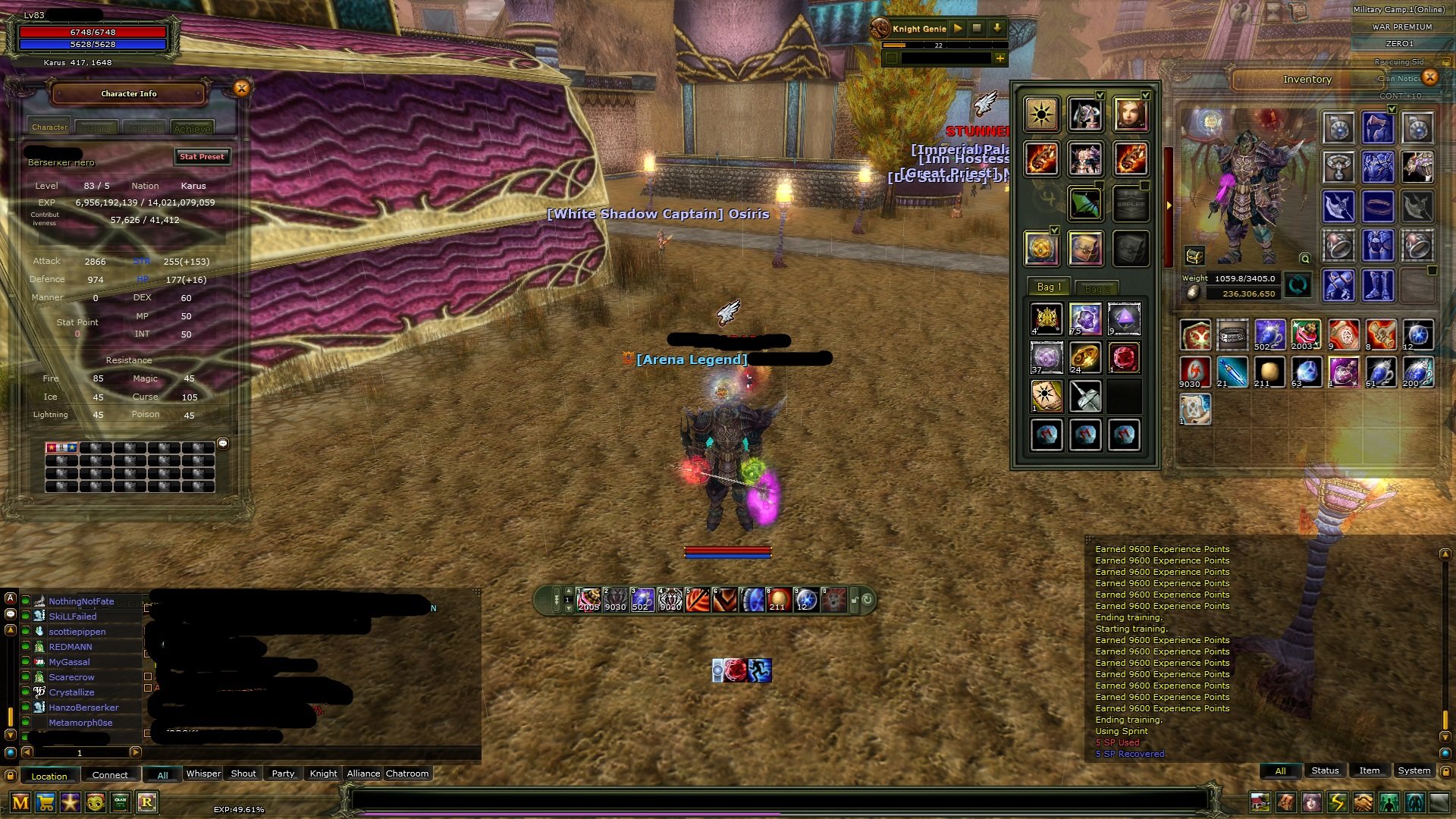Open the Power-Up Store cart icon
Image resolution: width=1456 pixels, height=819 pixels.
pos(45,802)
